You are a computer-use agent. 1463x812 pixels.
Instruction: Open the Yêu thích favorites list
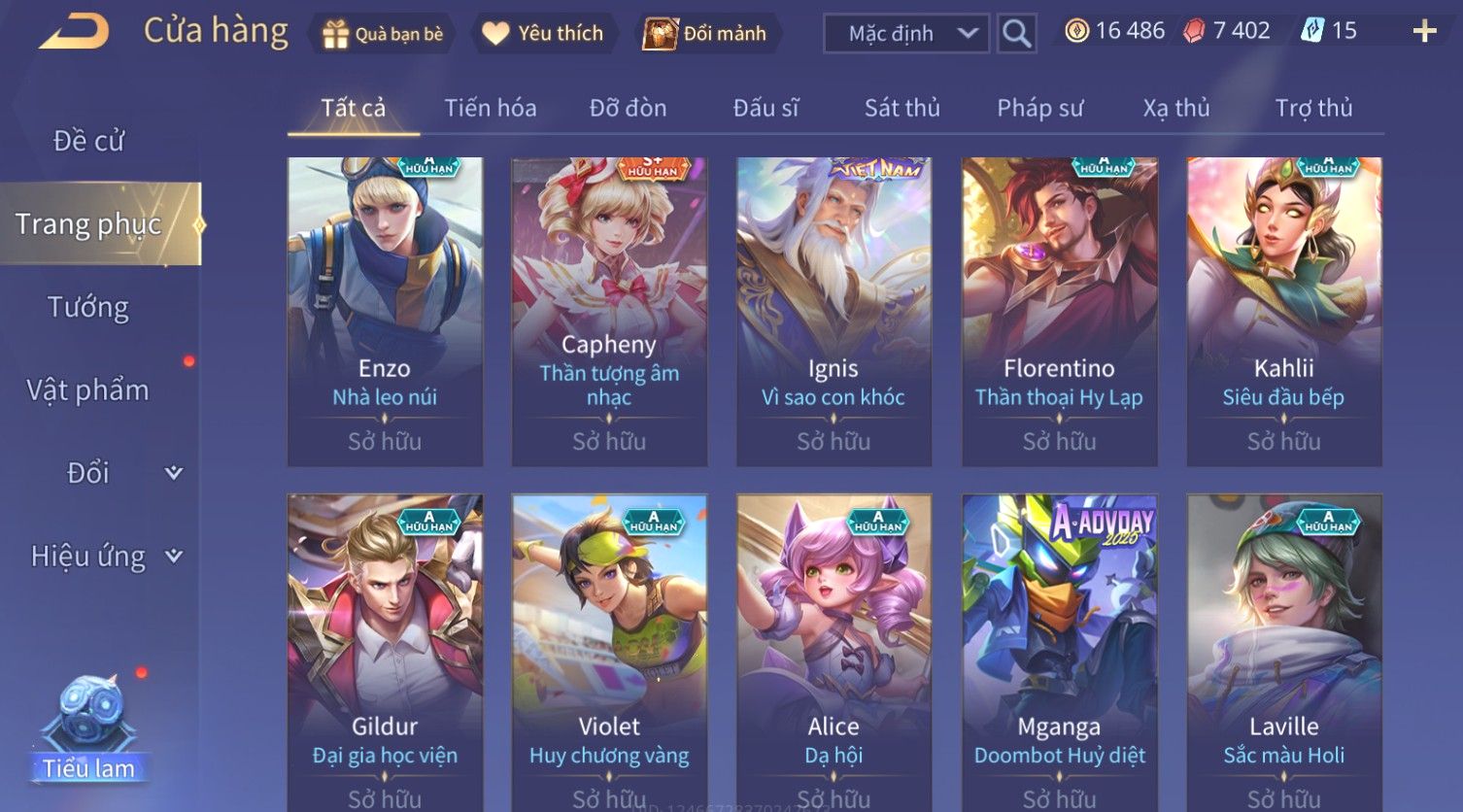(x=544, y=34)
